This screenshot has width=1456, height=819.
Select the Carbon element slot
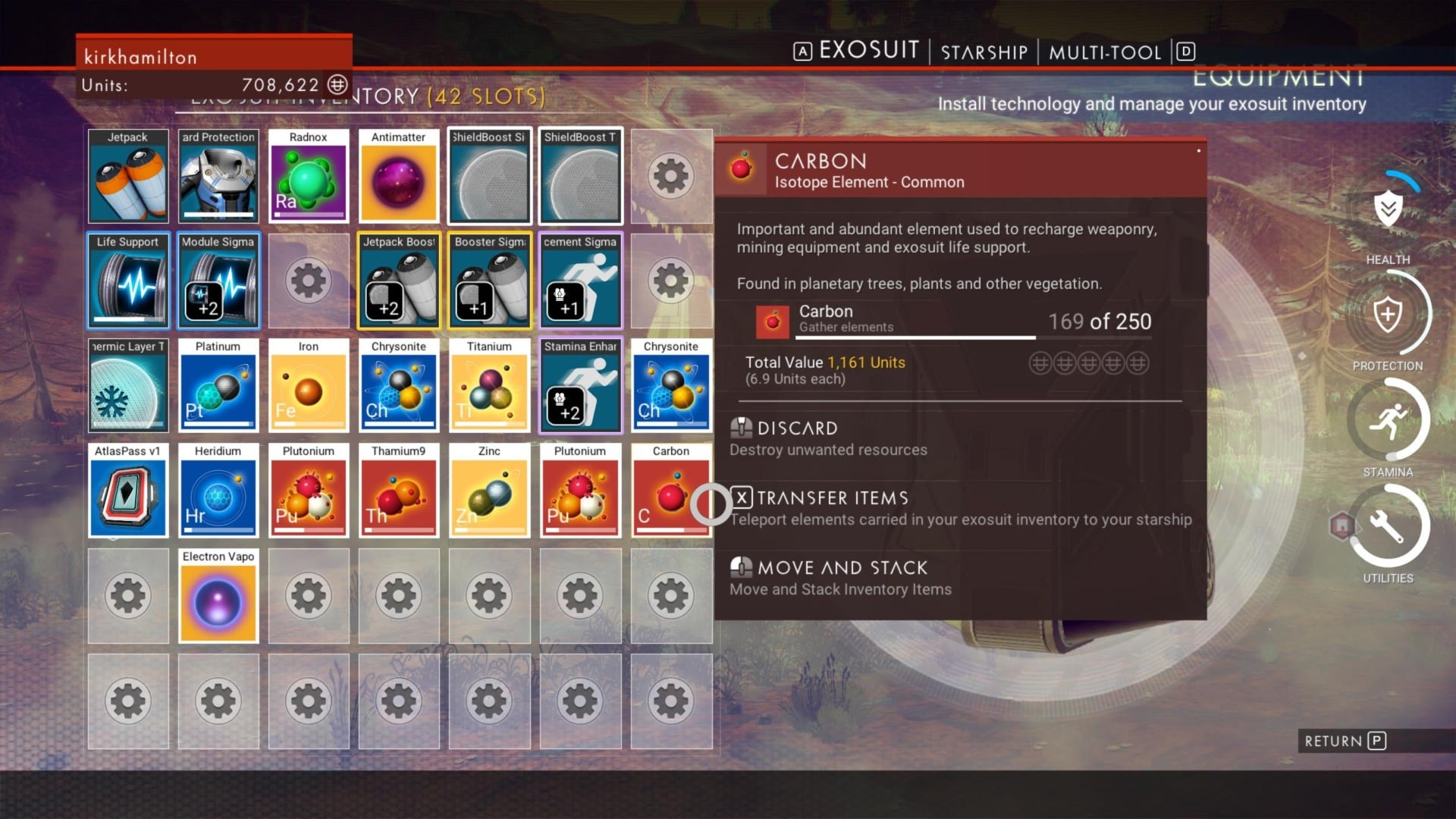point(670,491)
